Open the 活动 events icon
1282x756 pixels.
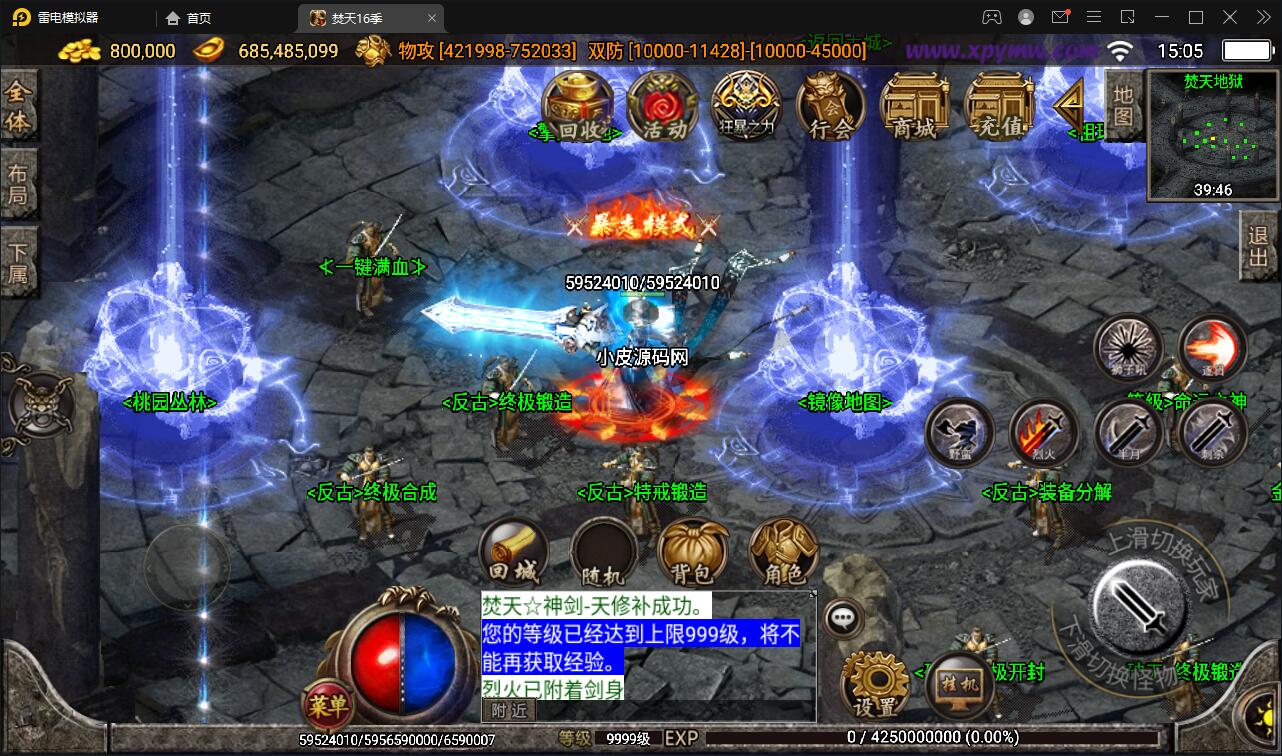click(662, 106)
